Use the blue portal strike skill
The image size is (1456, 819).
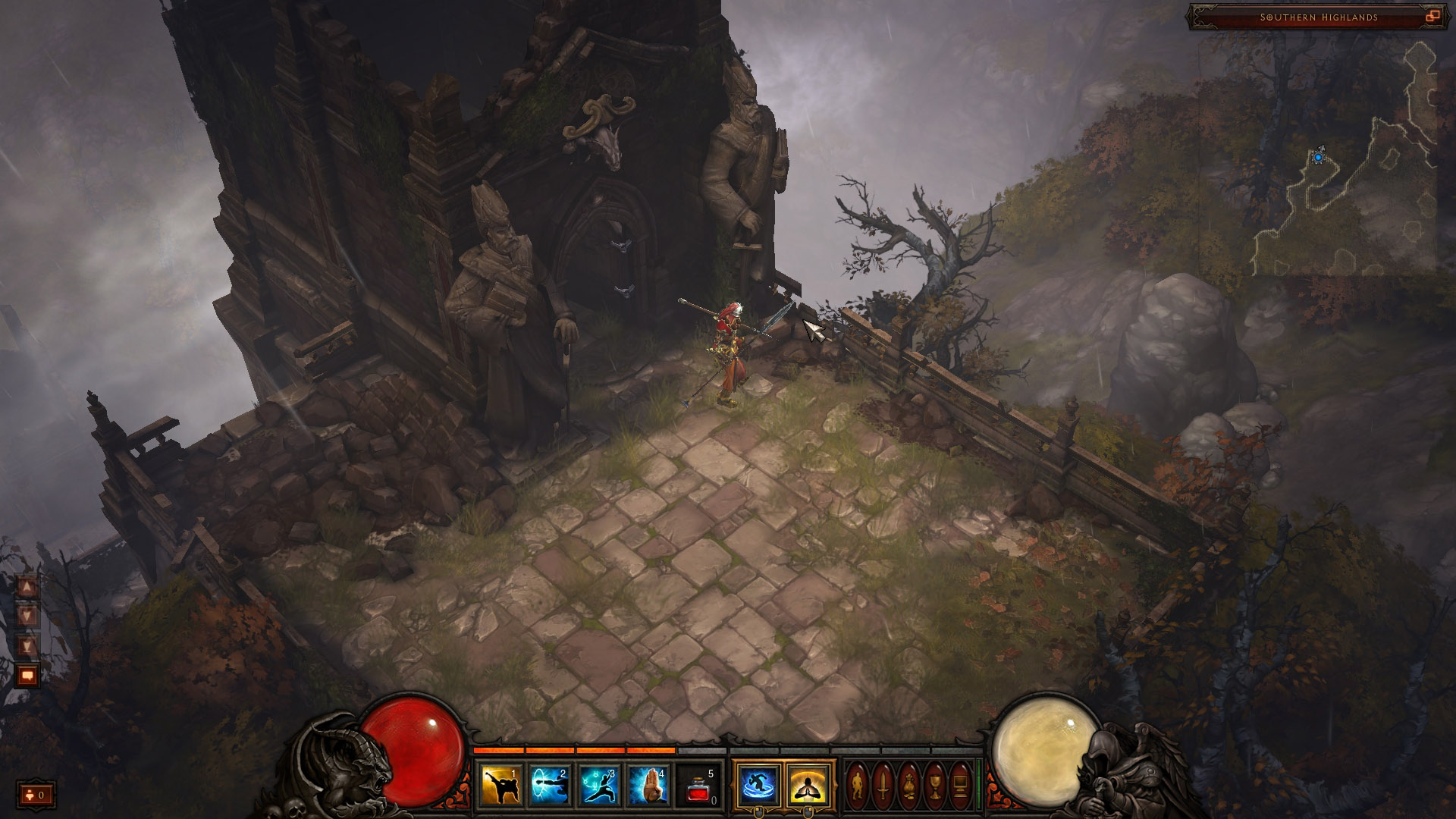550,785
